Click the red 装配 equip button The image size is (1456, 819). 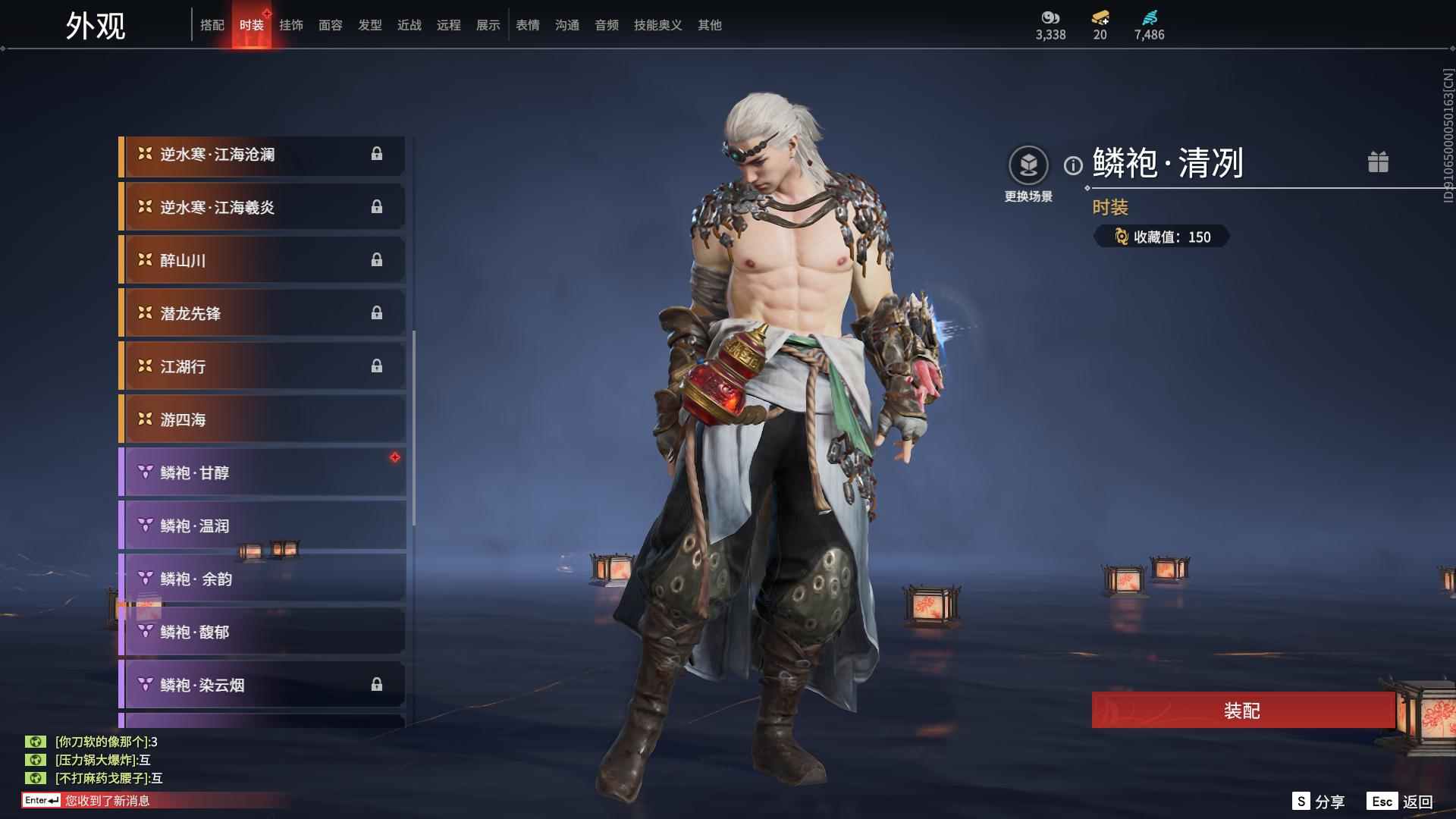1242,711
